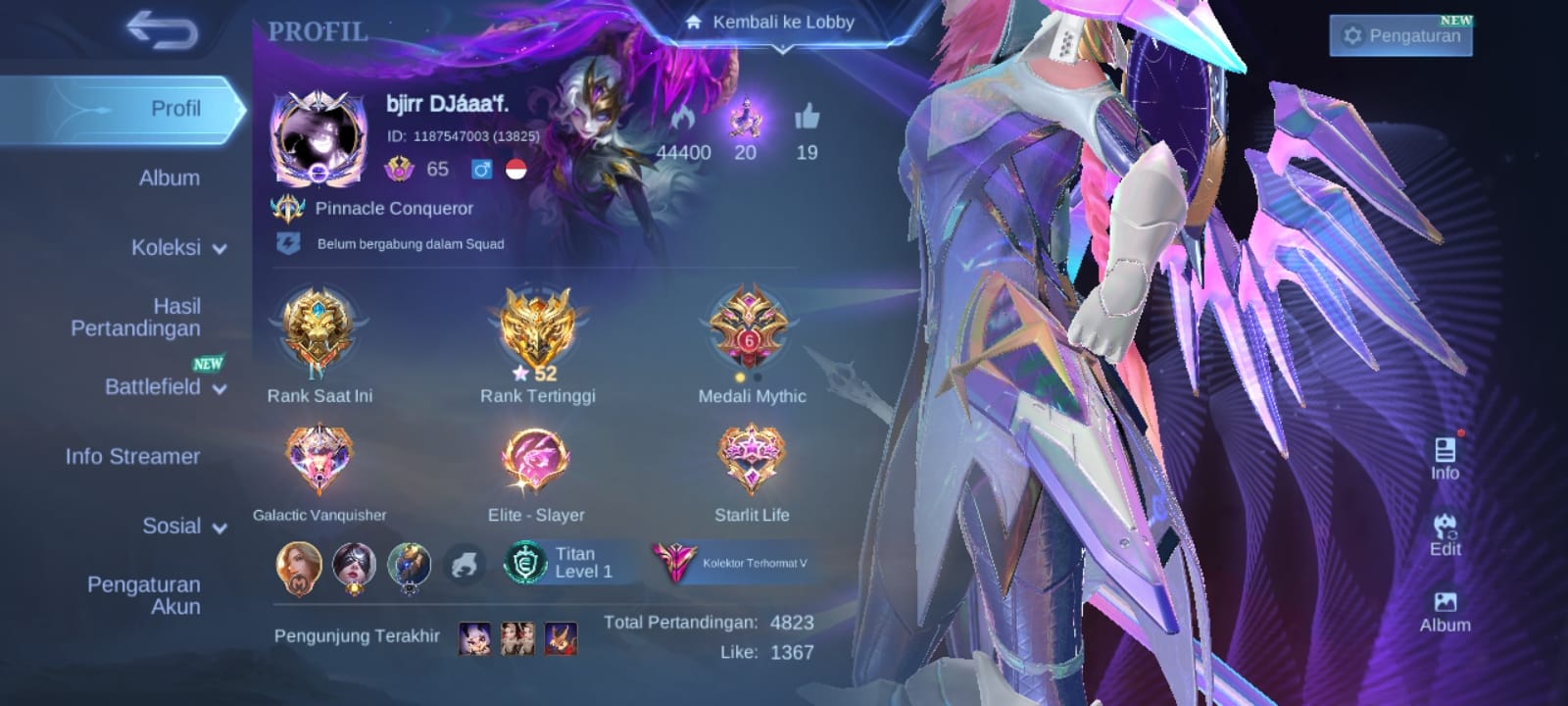Image resolution: width=1568 pixels, height=706 pixels.
Task: Open the Info icon beside the hero
Action: (x=1445, y=457)
